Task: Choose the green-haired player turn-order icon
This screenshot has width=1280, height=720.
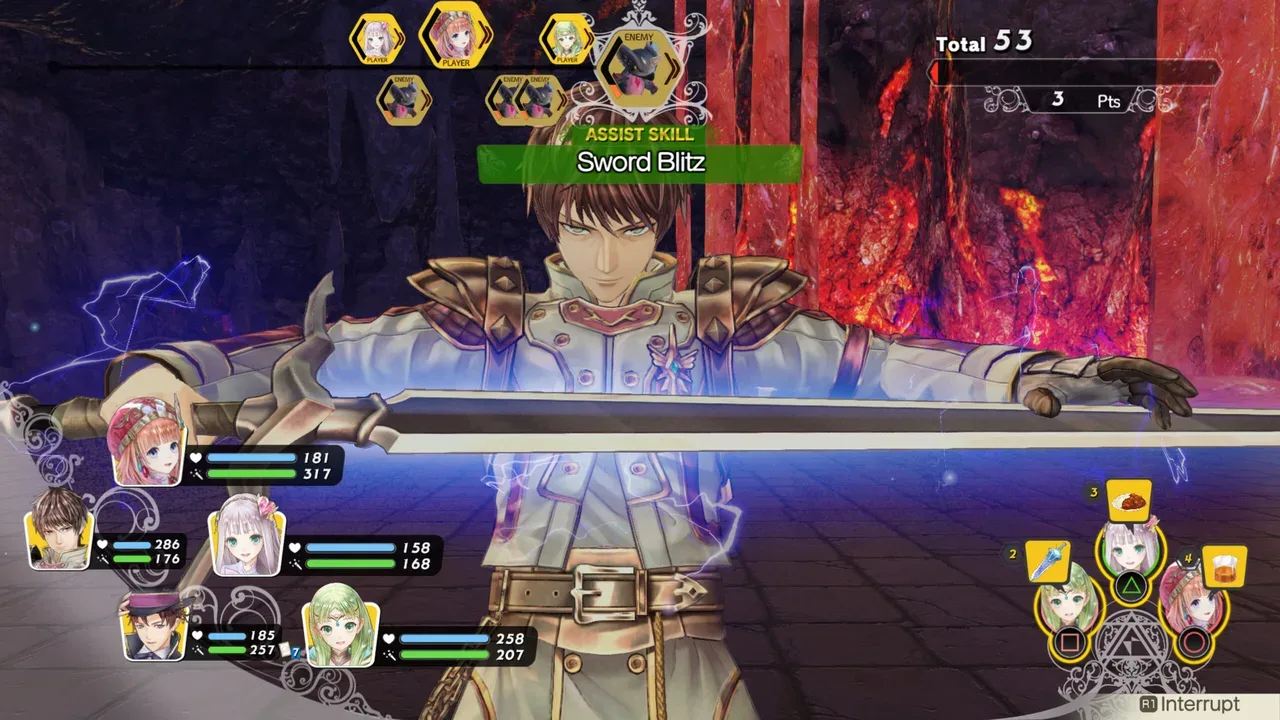Action: 567,40
